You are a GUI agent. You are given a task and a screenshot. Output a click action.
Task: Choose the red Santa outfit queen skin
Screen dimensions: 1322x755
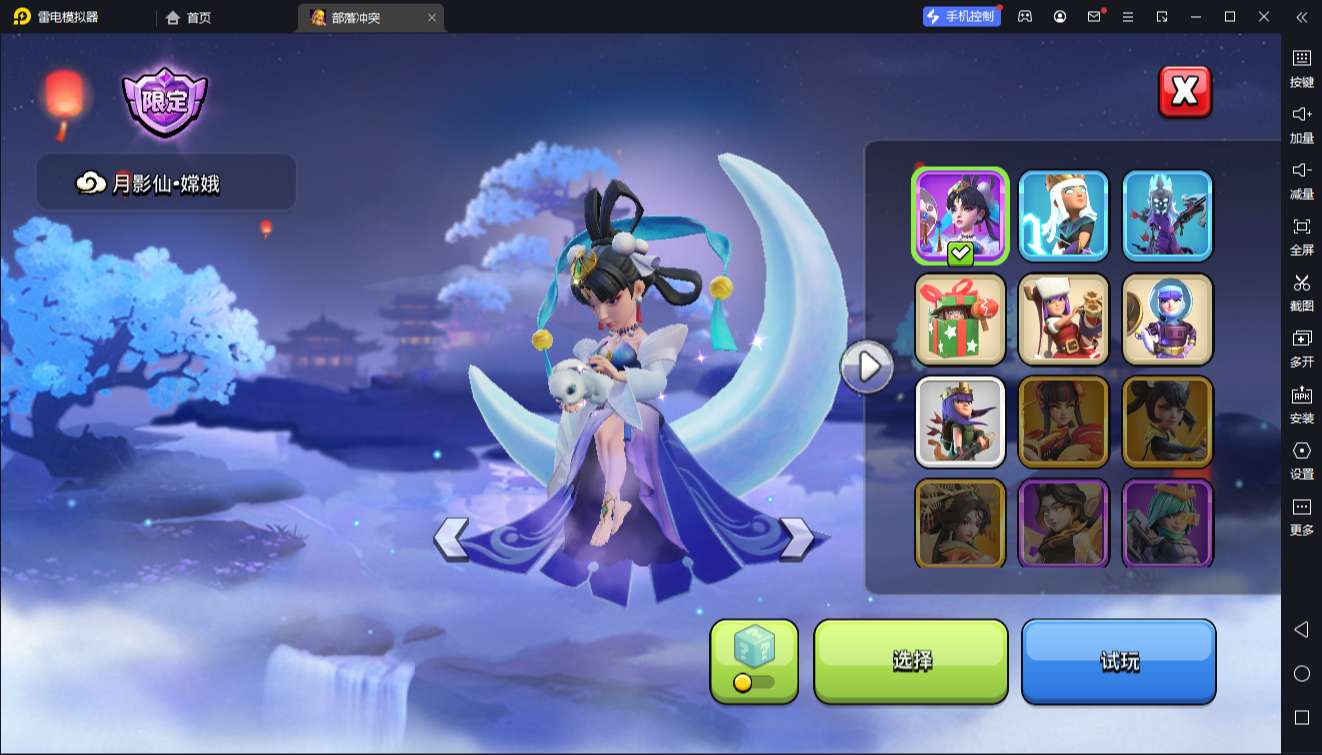1064,320
